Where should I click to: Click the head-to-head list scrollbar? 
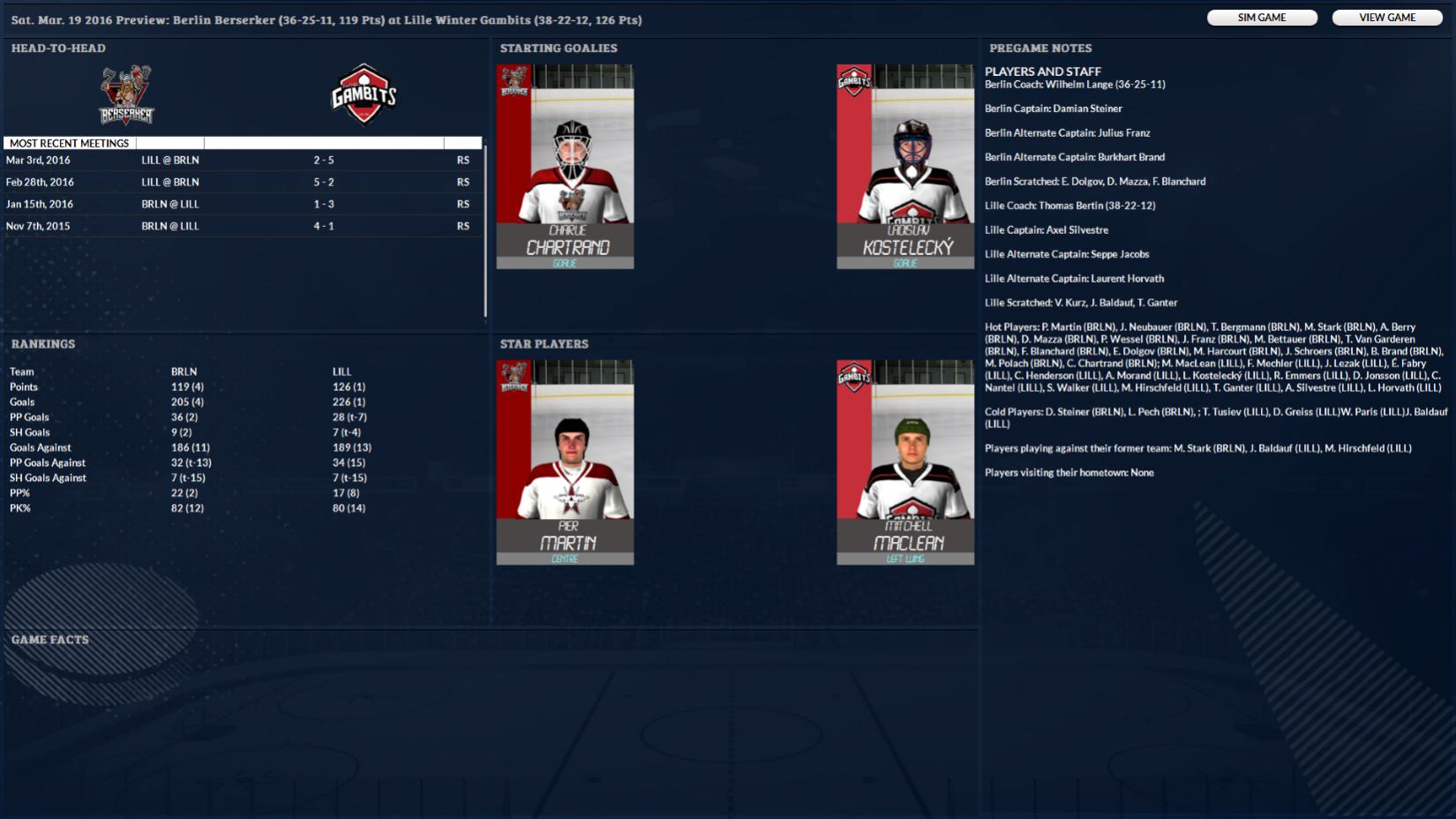[x=485, y=231]
